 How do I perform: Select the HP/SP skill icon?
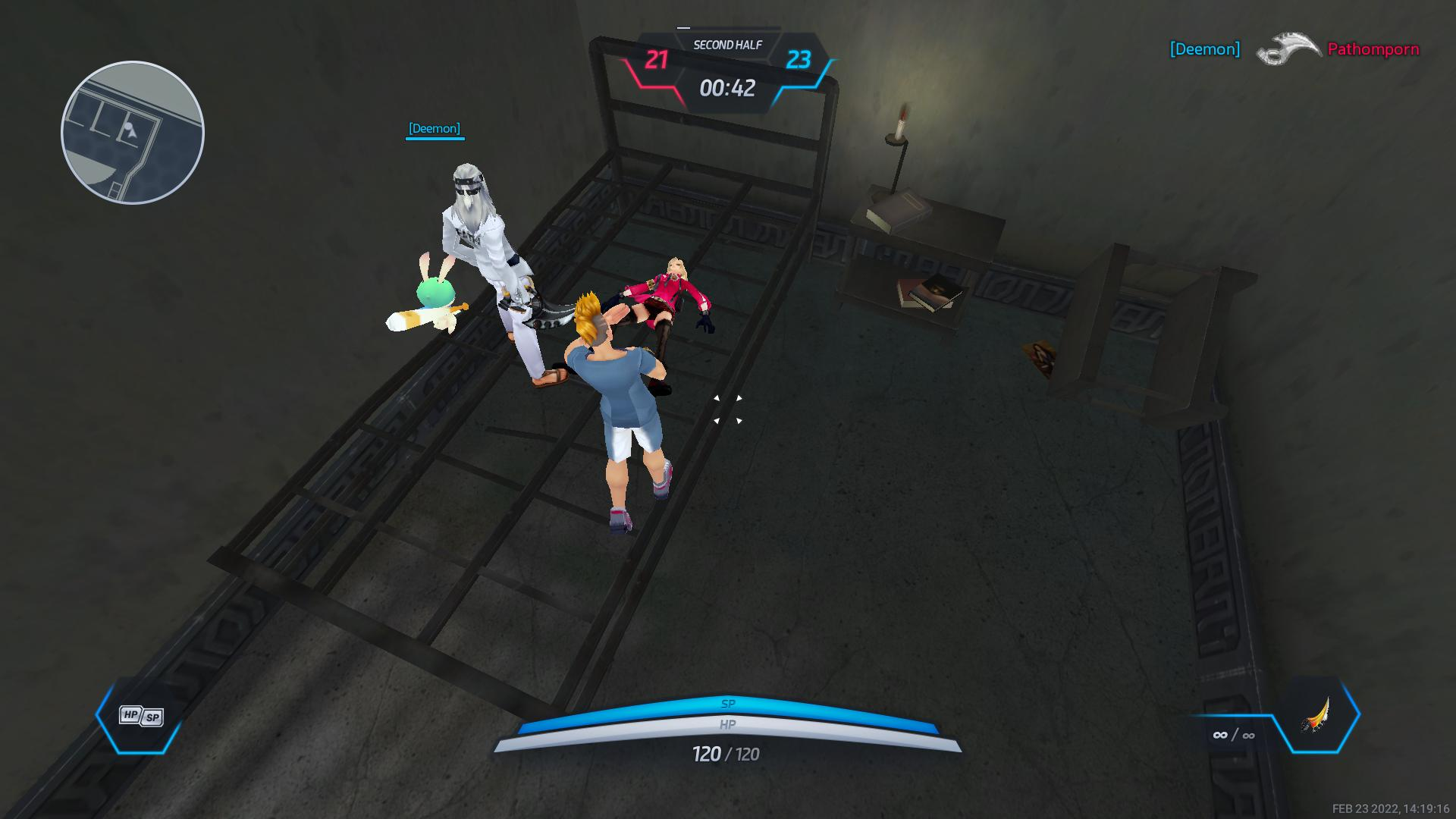click(141, 716)
